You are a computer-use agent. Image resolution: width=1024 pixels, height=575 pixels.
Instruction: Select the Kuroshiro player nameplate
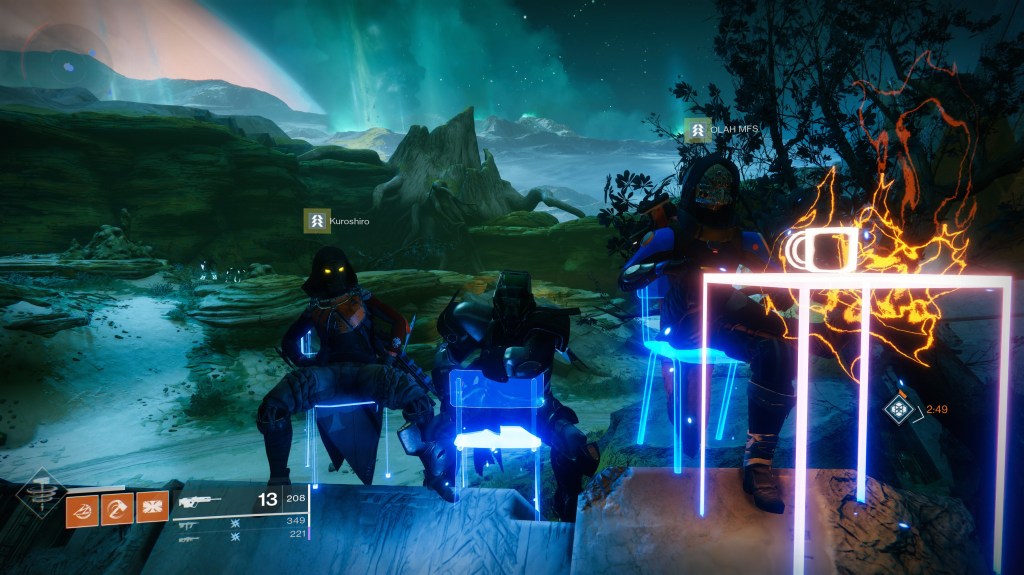[x=337, y=220]
